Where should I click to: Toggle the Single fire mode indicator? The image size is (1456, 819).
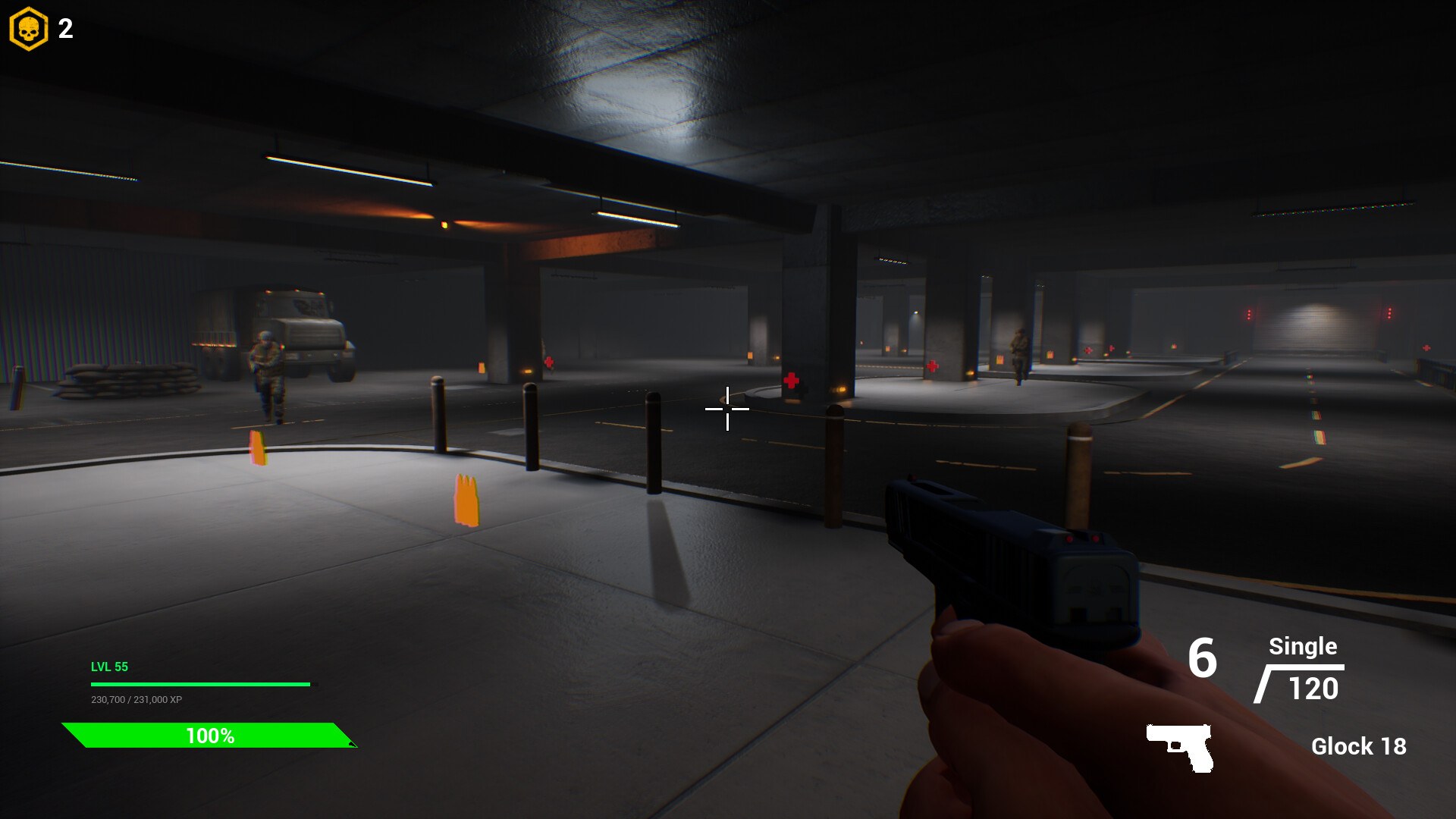coord(1303,647)
